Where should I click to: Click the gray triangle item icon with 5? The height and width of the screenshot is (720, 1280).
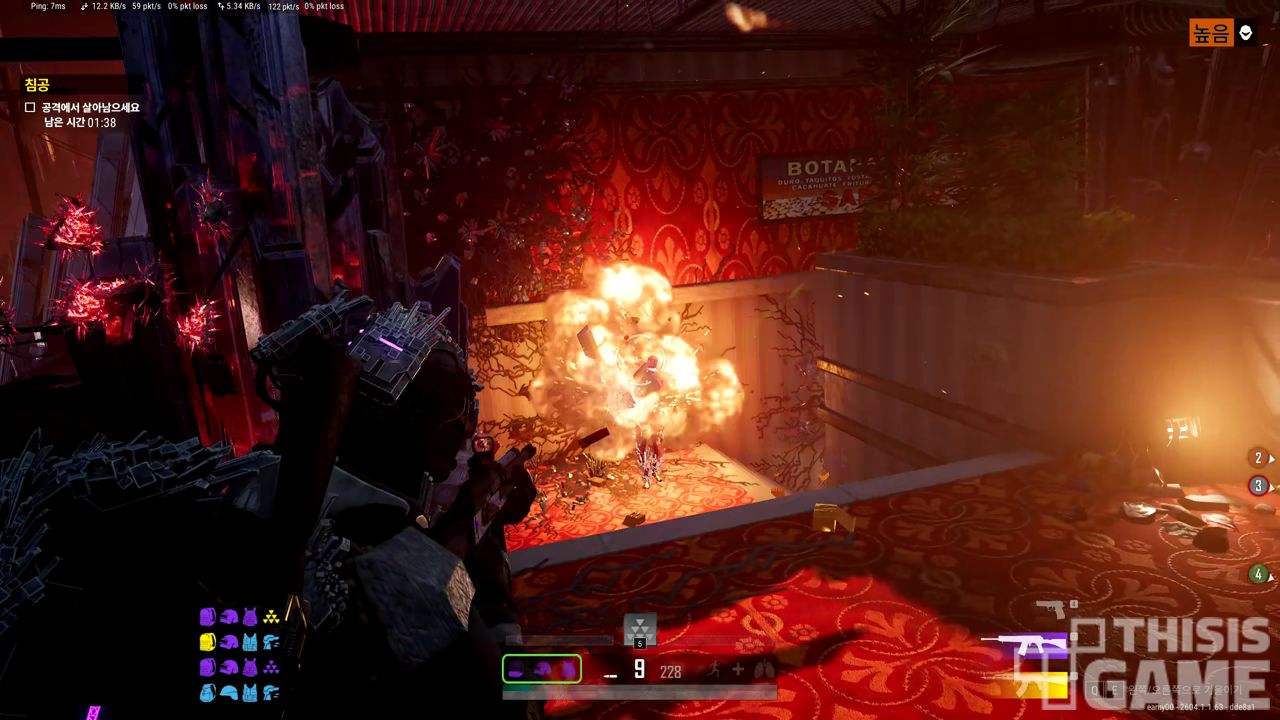click(640, 629)
